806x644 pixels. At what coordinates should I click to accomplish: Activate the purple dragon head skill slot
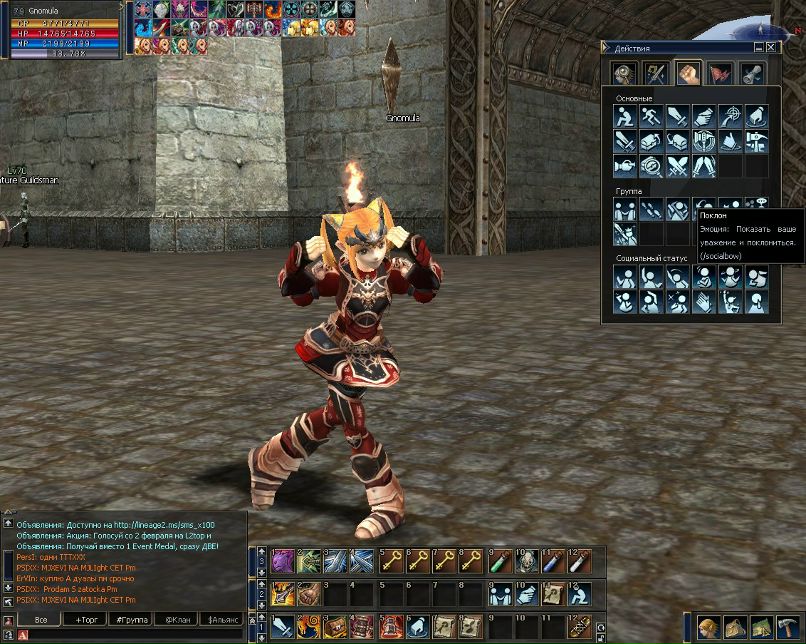pyautogui.click(x=282, y=562)
